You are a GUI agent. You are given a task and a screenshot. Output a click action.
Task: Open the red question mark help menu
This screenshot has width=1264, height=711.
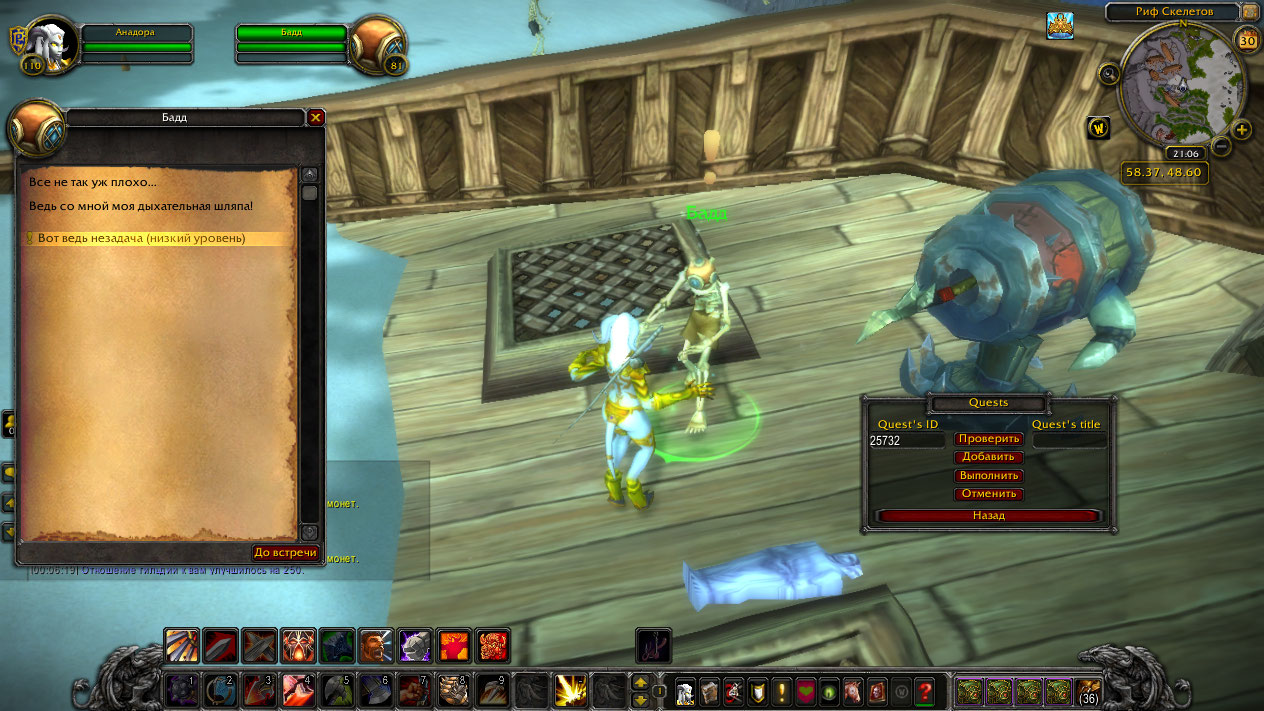[925, 690]
